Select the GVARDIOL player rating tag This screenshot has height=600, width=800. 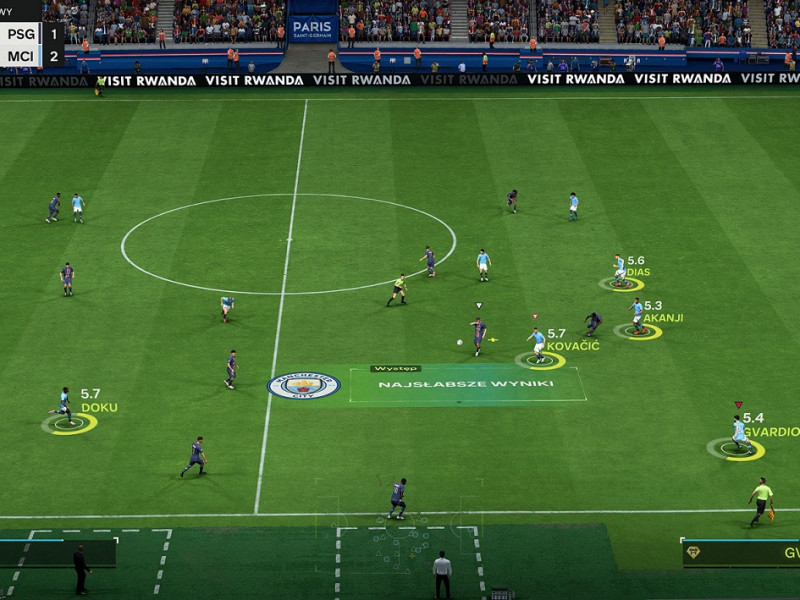pyautogui.click(x=769, y=425)
